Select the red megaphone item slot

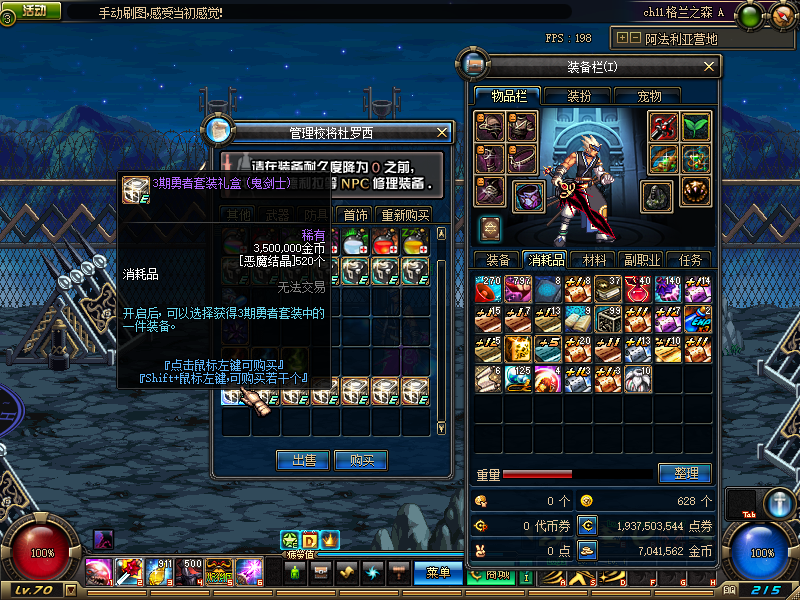489,290
